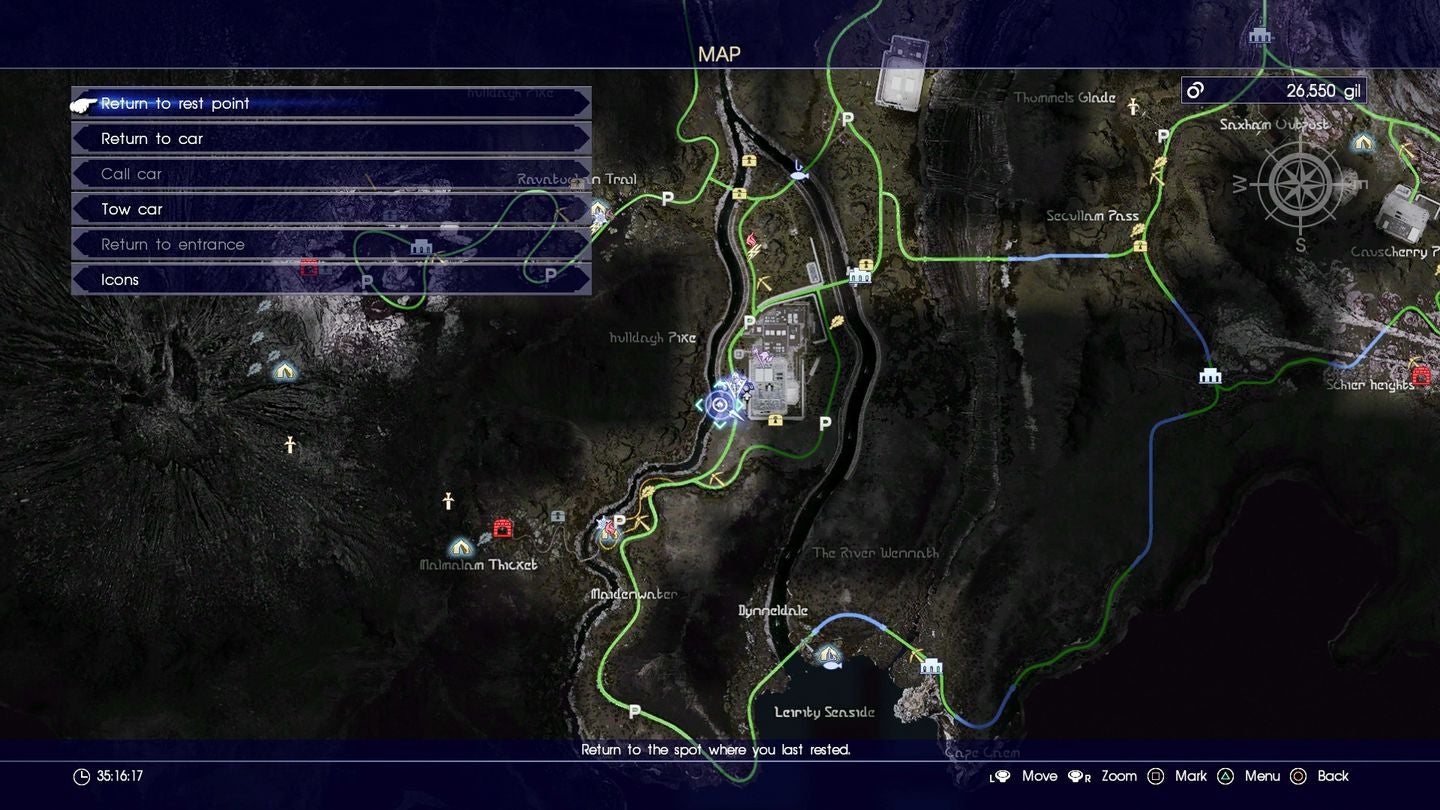Select the pickaxe mining icon near Maidenwater
Image resolution: width=1440 pixels, height=810 pixels.
(640, 521)
